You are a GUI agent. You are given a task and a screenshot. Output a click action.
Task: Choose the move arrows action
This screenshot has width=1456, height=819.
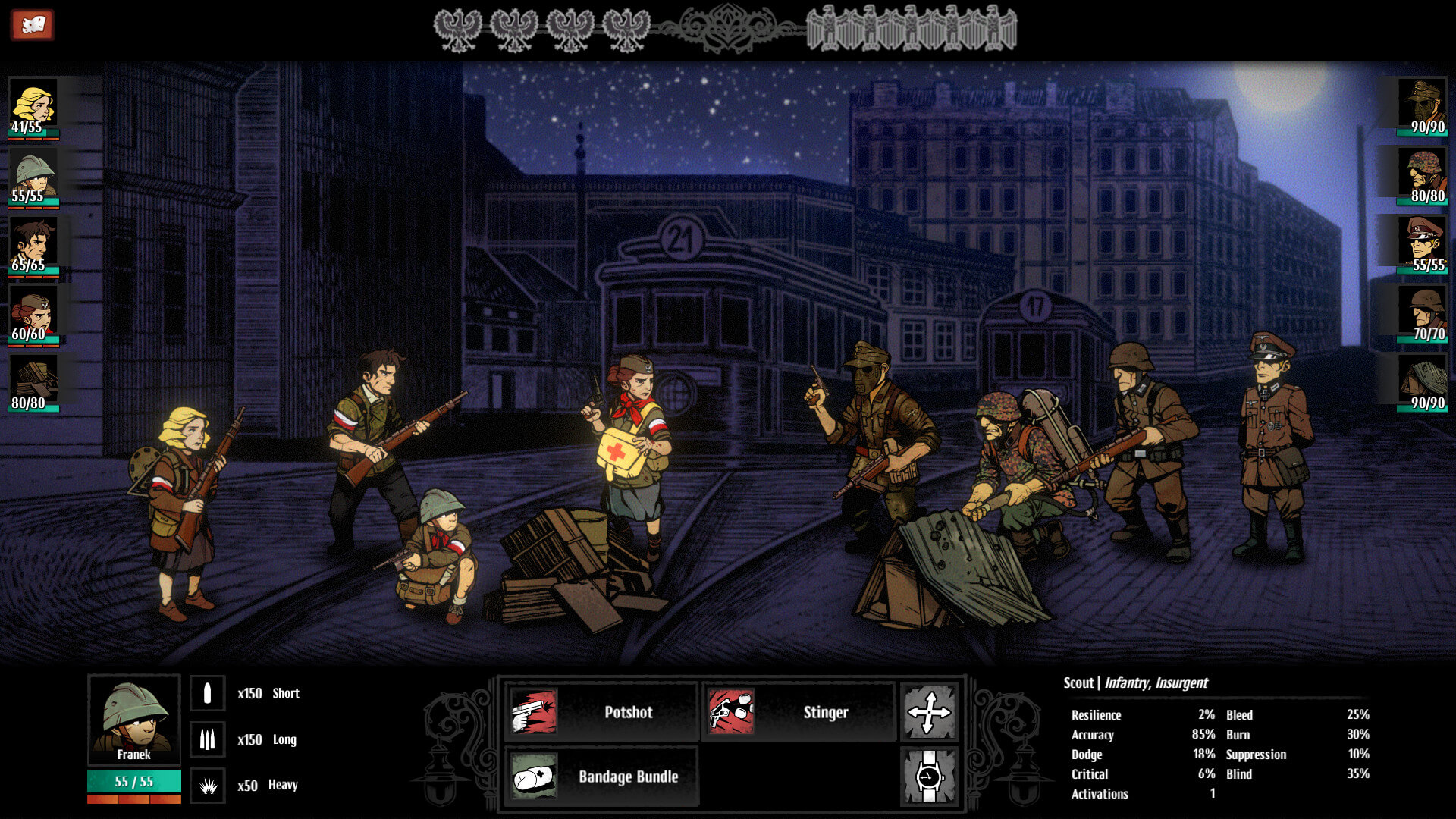[x=929, y=712]
